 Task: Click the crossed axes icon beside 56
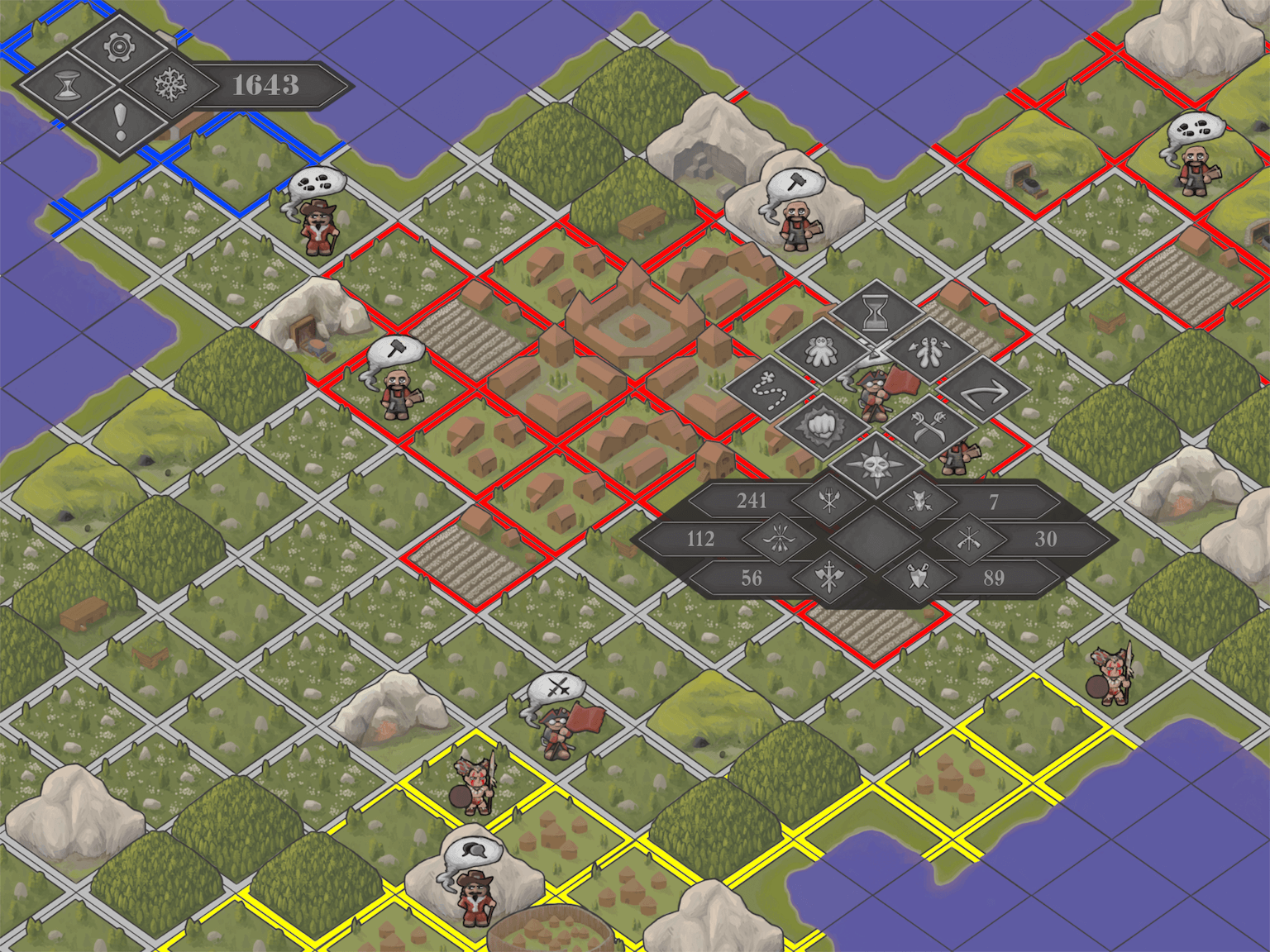829,577
